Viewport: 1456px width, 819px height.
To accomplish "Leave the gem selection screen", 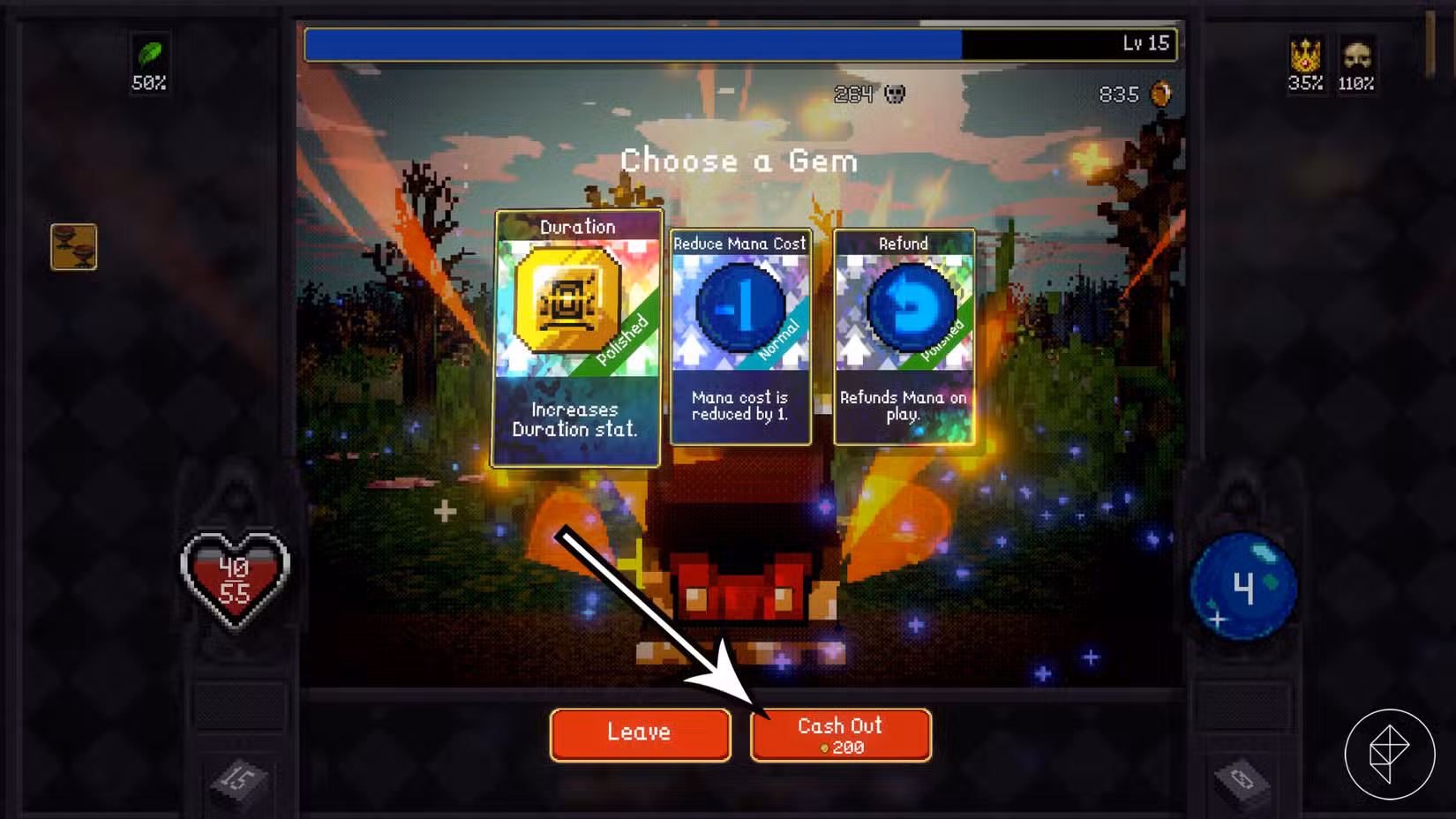I will (640, 733).
